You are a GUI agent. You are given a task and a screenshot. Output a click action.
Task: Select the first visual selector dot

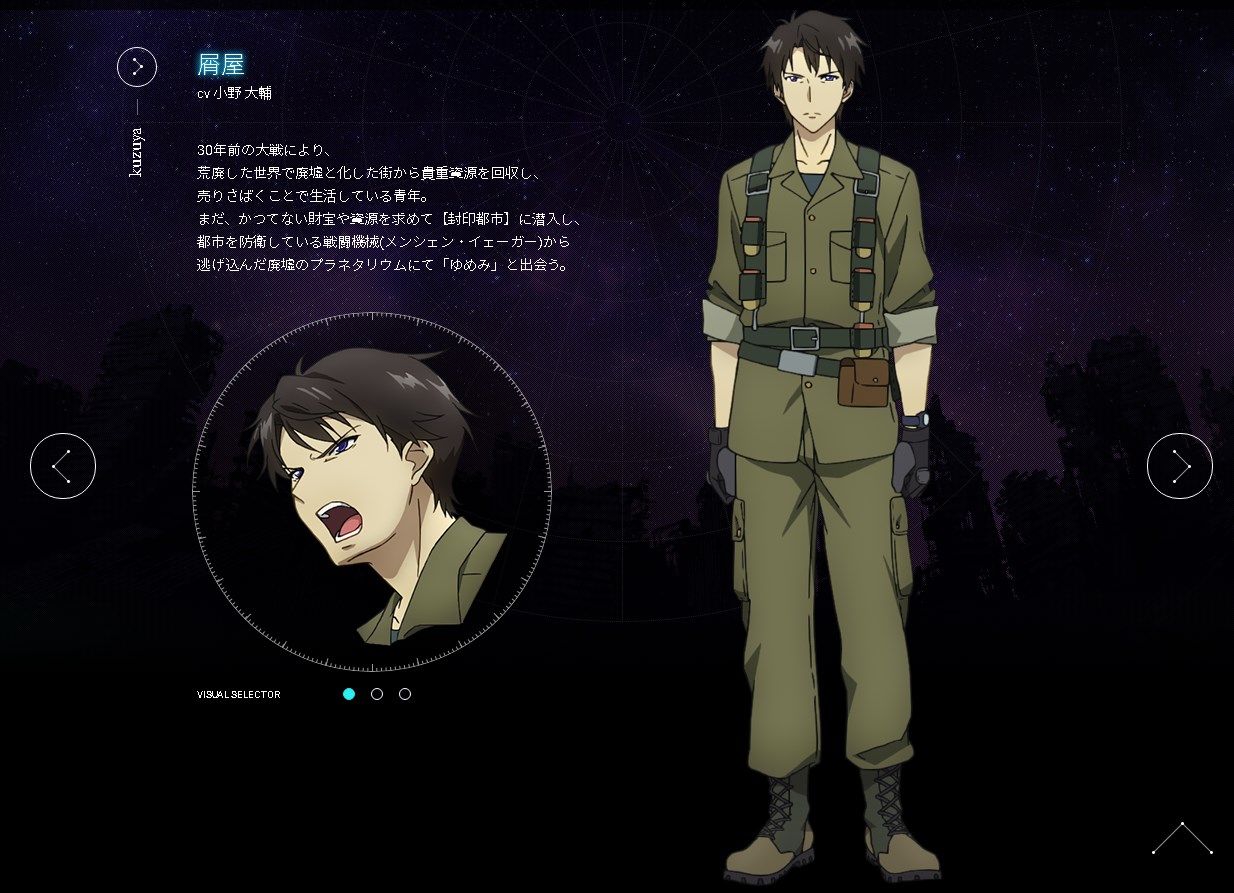[x=349, y=694]
